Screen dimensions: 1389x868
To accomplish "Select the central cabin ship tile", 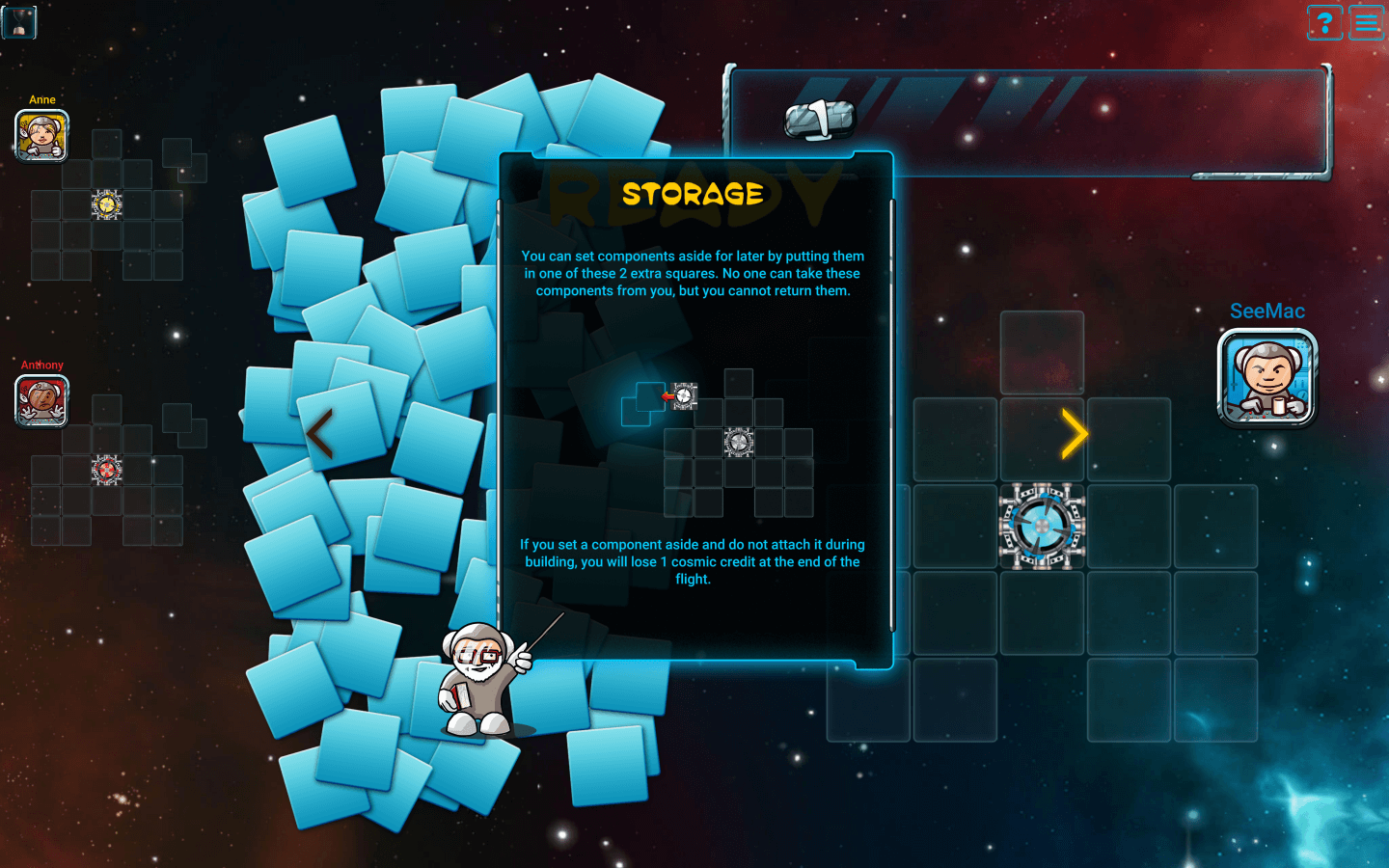I will [x=1042, y=527].
